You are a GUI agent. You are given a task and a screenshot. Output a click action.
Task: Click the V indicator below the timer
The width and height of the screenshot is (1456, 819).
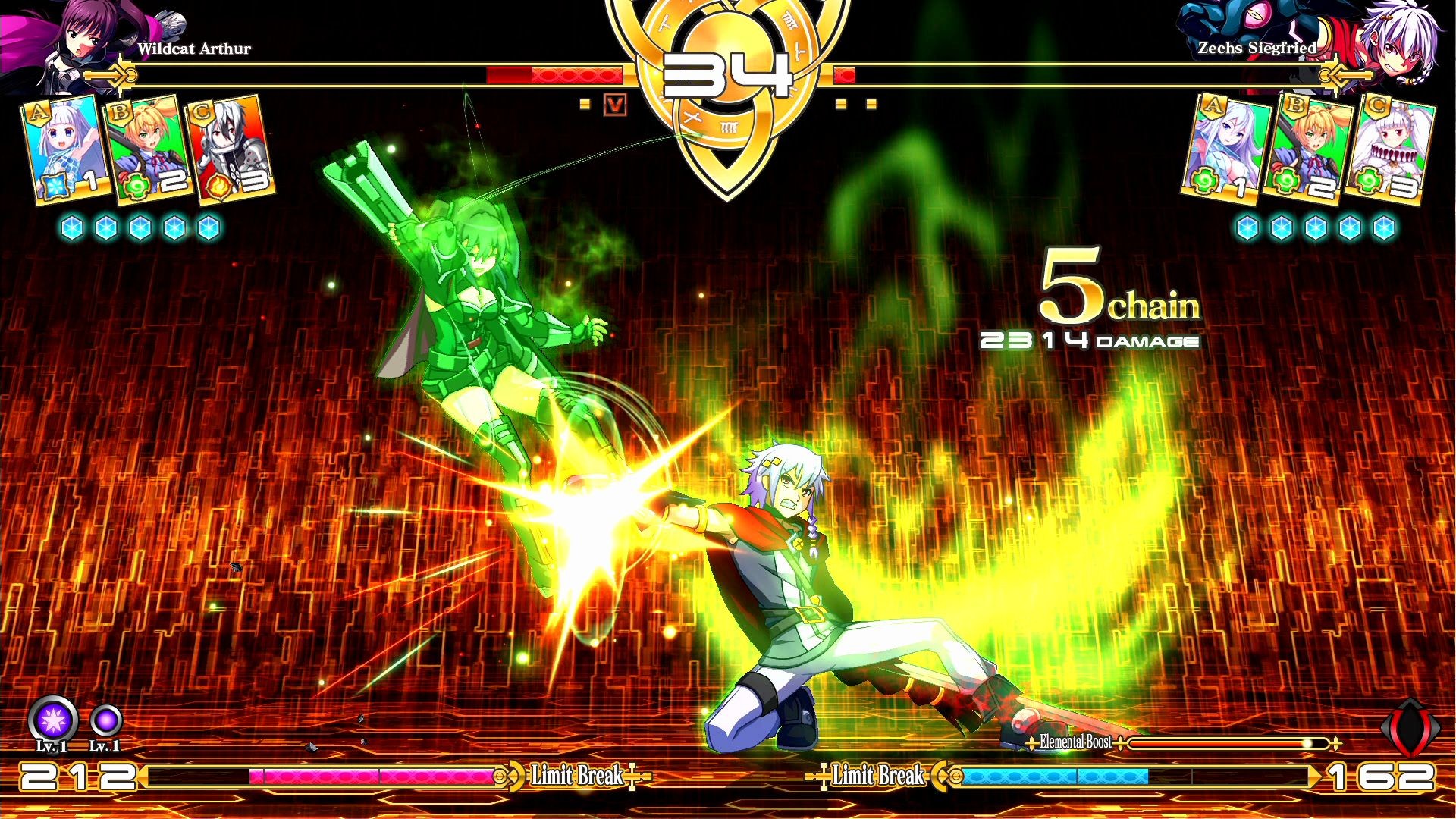click(x=616, y=106)
